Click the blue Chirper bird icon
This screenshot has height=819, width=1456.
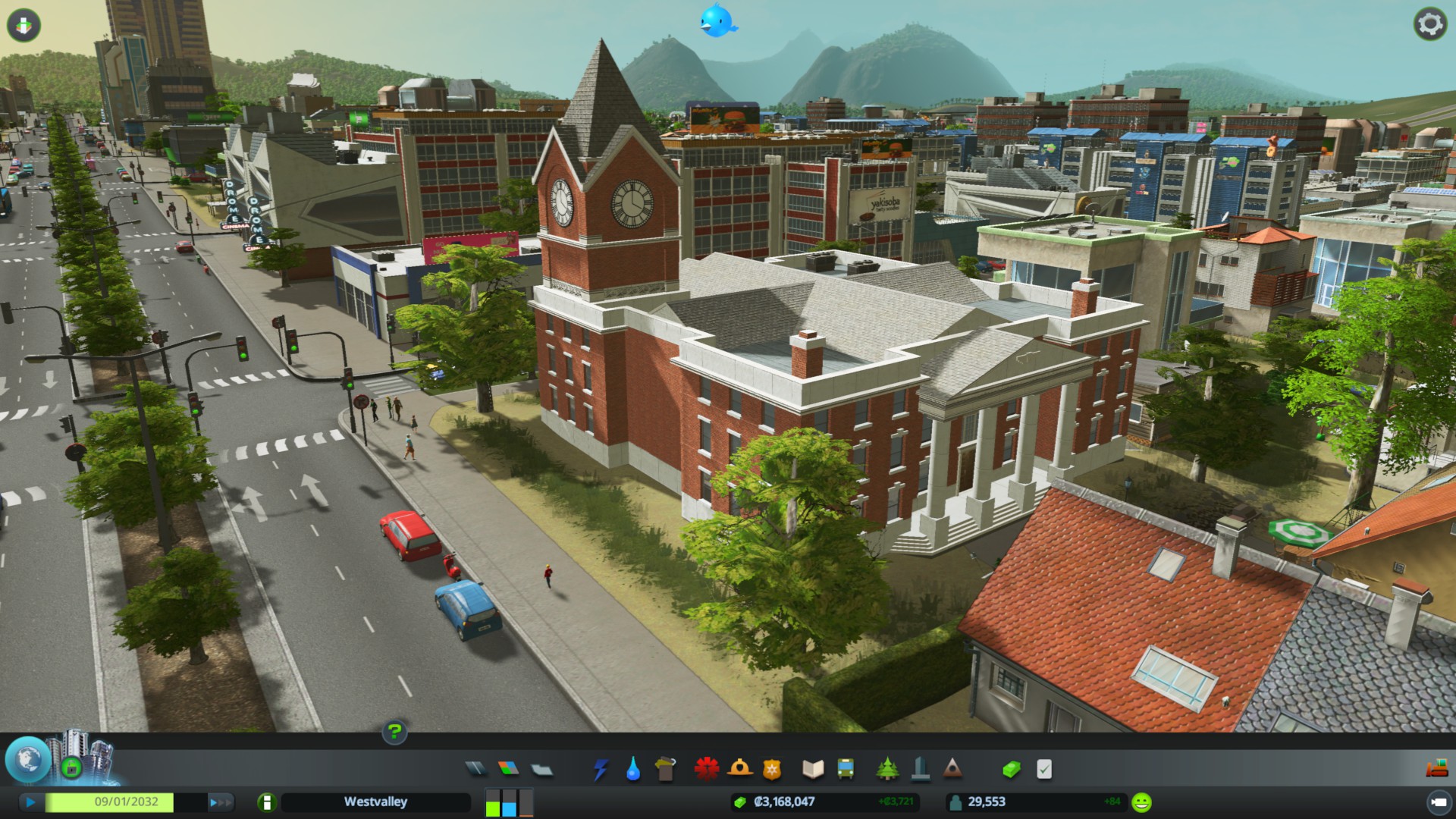coord(717,21)
